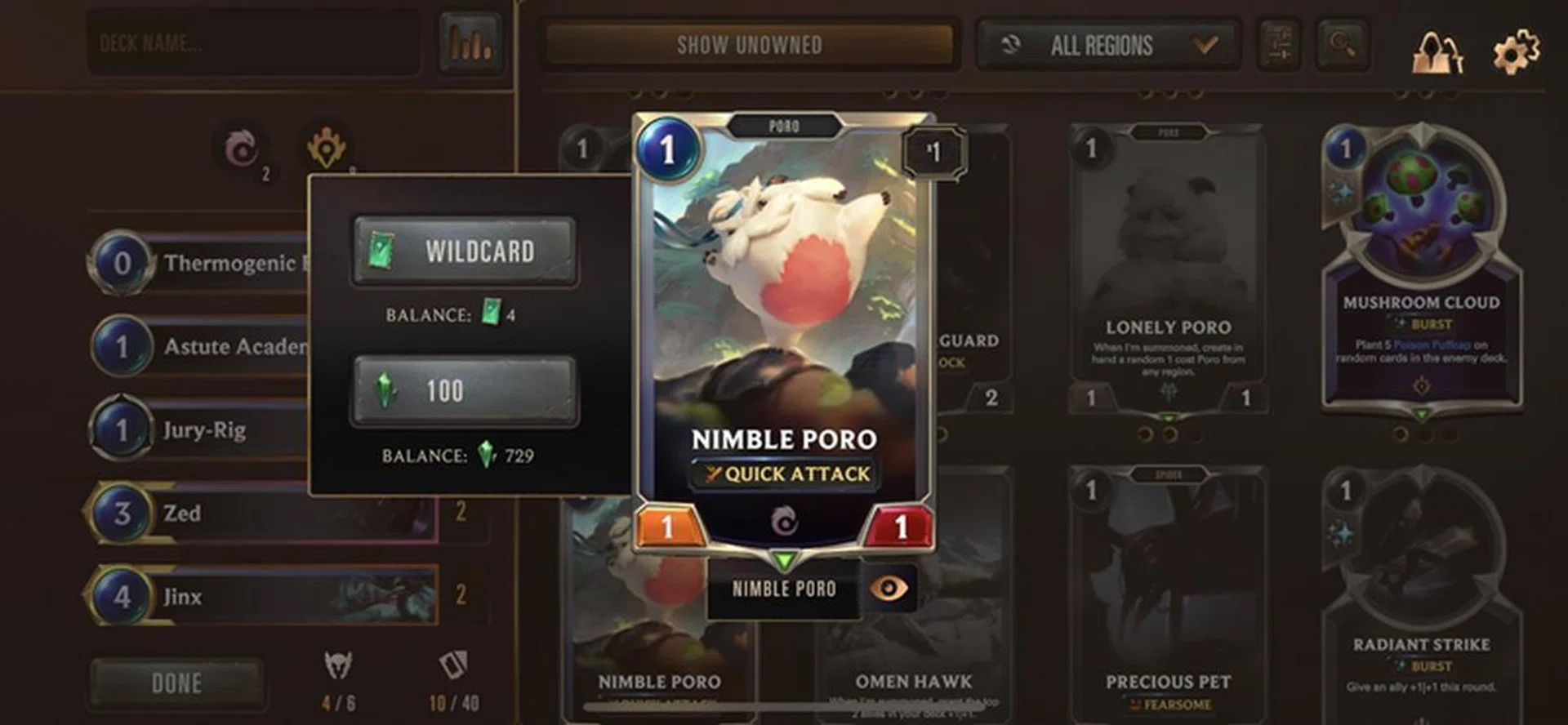The height and width of the screenshot is (725, 1568).
Task: Craft the card with a Wildcard
Action: tap(465, 251)
